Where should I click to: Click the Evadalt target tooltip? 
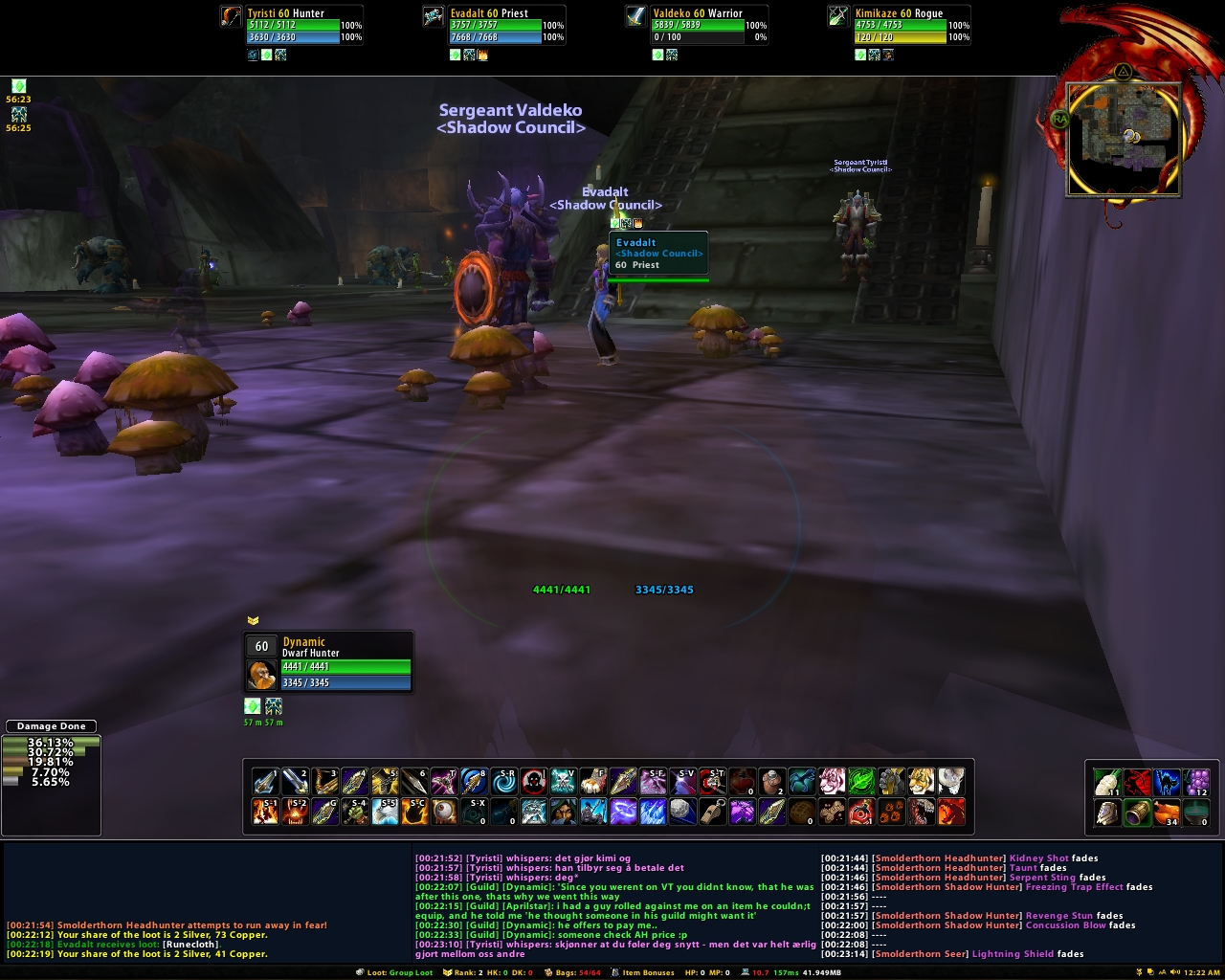(658, 254)
